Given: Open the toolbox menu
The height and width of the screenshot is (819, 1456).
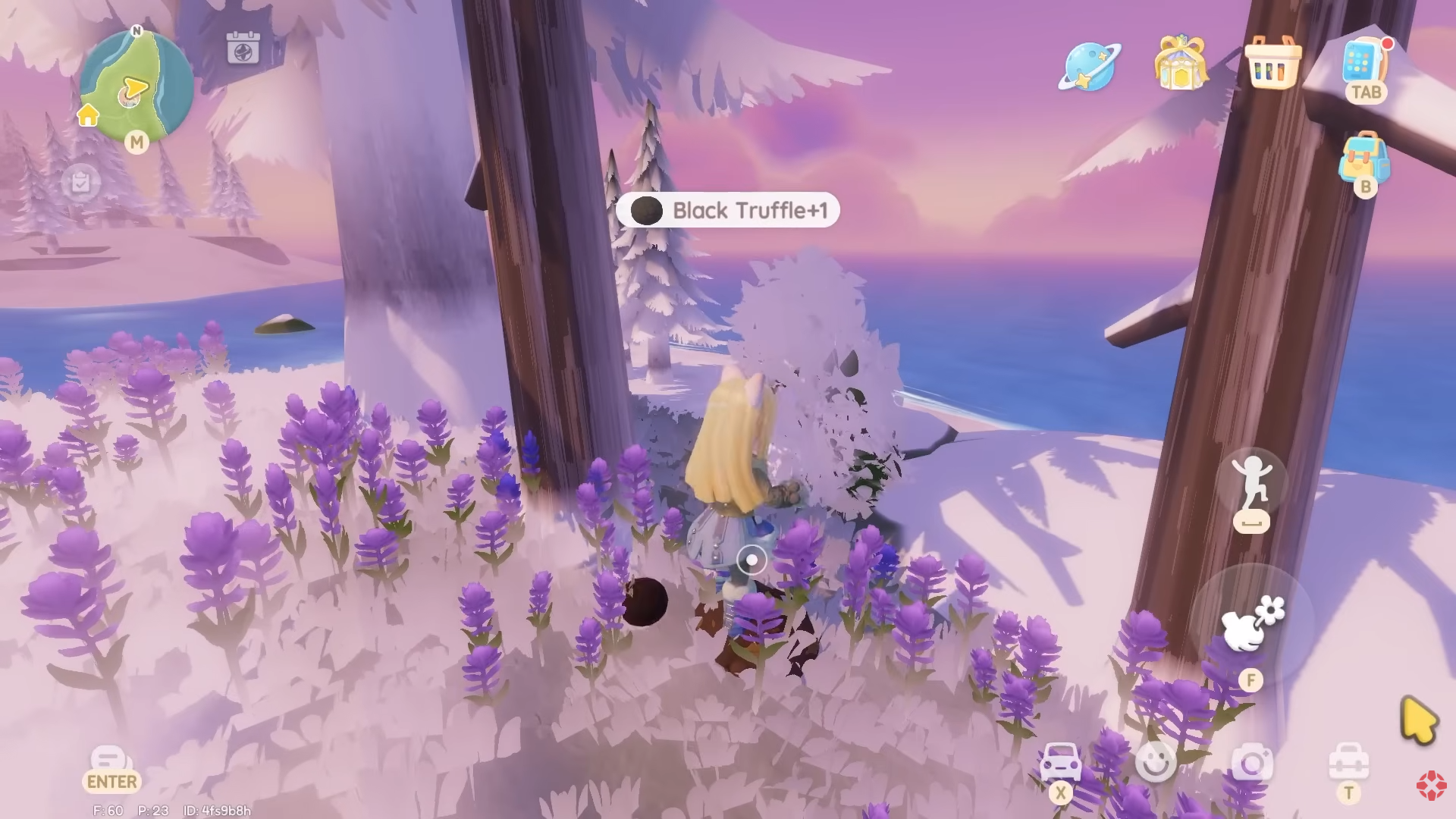Looking at the screenshot, I should point(1348,762).
